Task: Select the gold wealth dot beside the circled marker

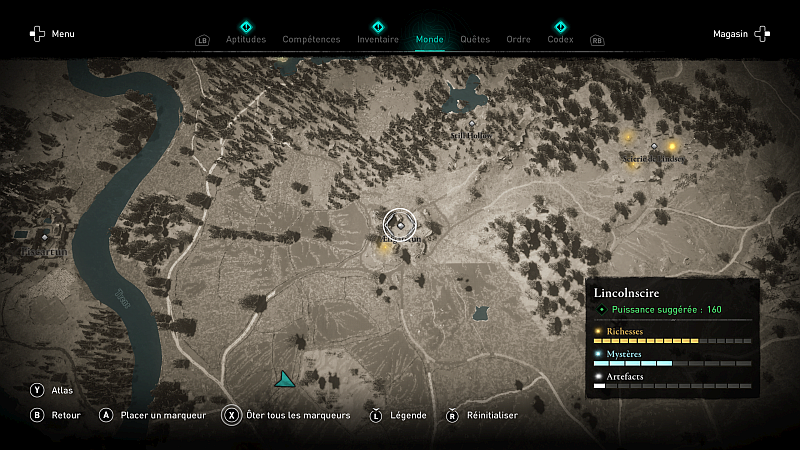Action: [x=385, y=246]
